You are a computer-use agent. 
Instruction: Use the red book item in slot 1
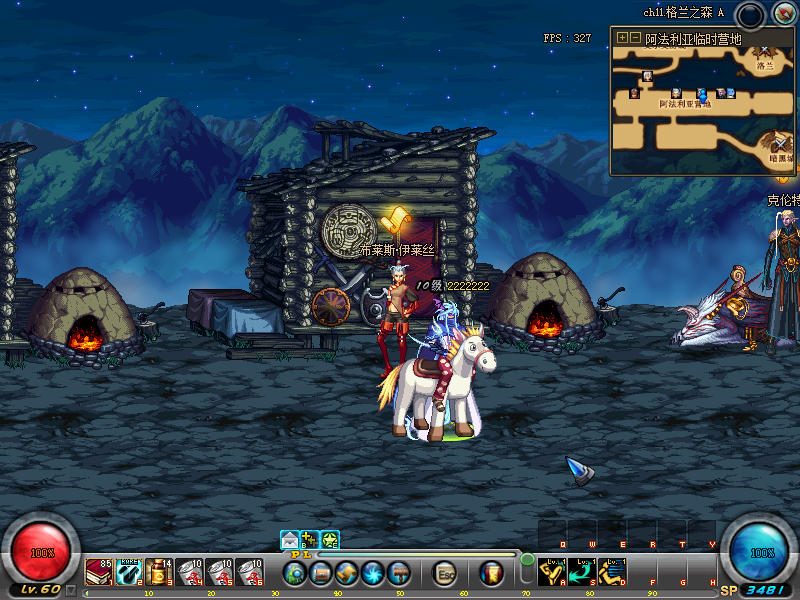99,572
